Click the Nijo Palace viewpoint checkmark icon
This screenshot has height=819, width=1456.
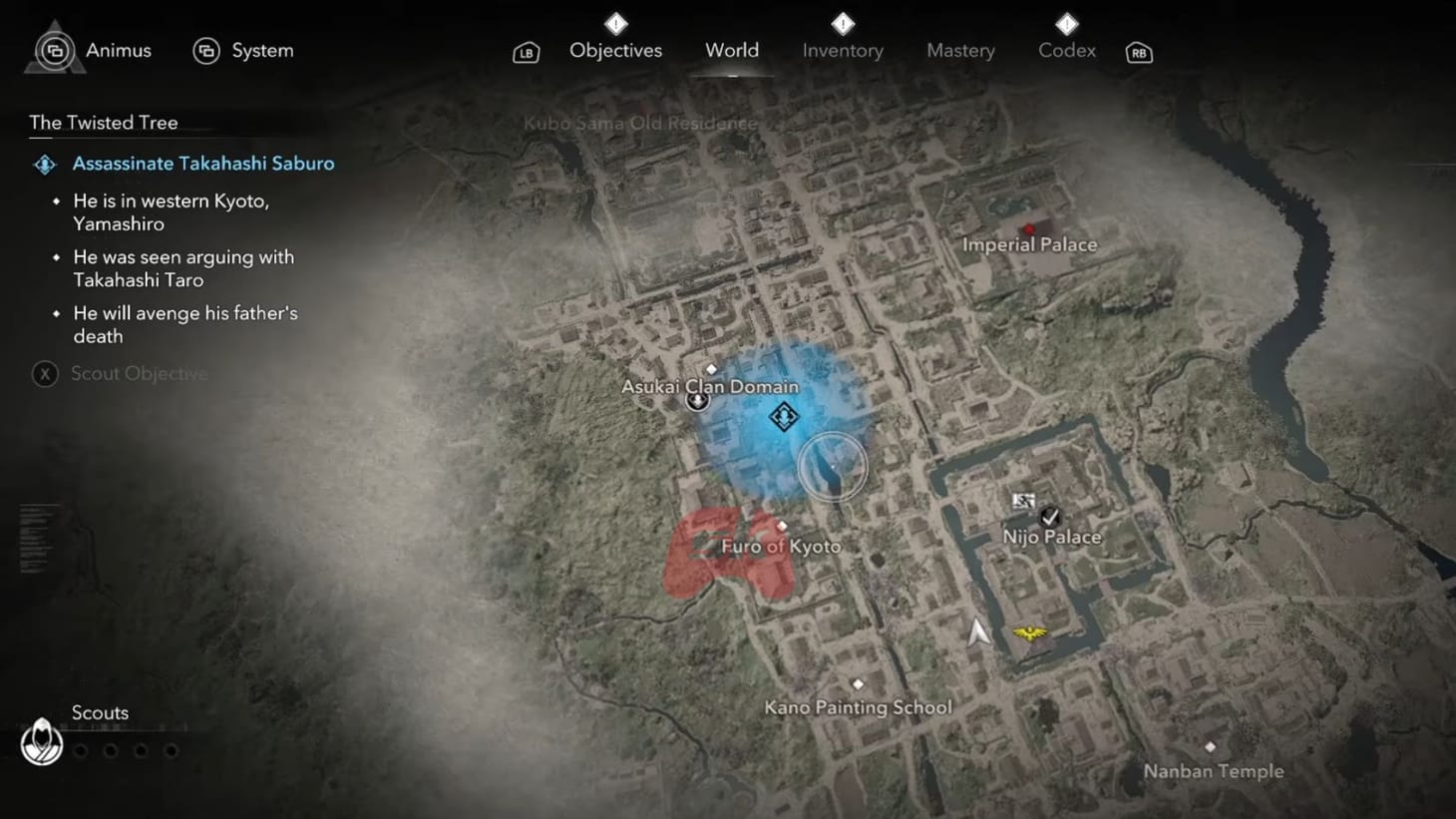pyautogui.click(x=1049, y=514)
